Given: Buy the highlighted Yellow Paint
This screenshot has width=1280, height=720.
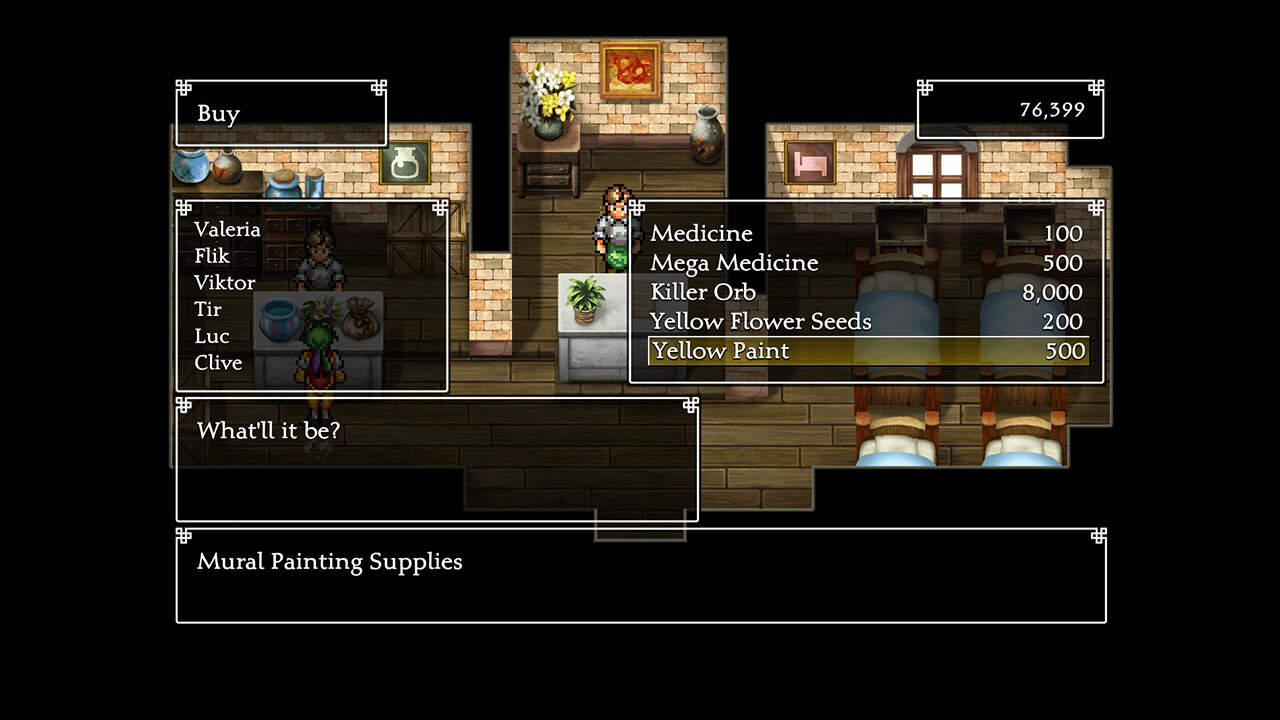Looking at the screenshot, I should [720, 351].
